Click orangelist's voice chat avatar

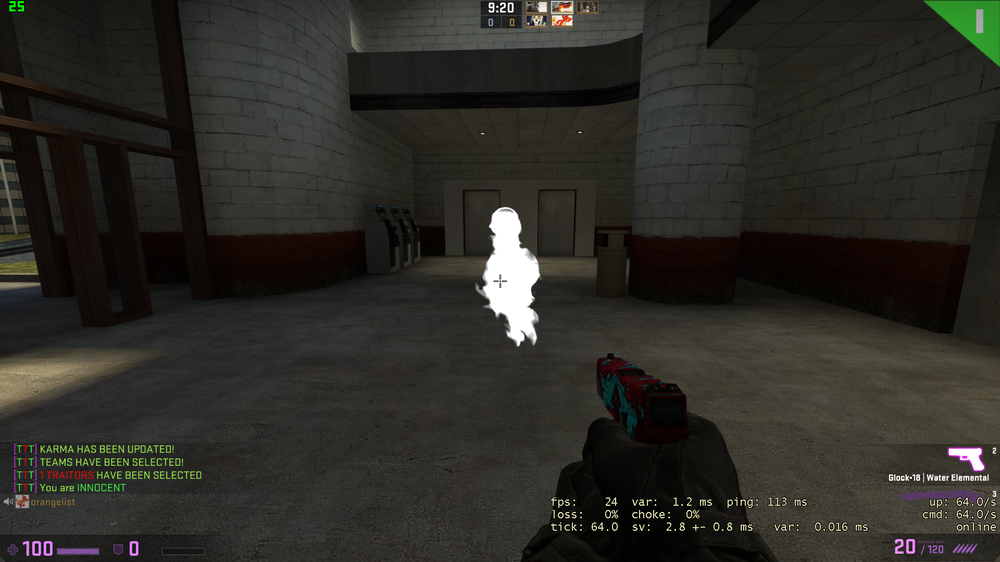[x=22, y=502]
